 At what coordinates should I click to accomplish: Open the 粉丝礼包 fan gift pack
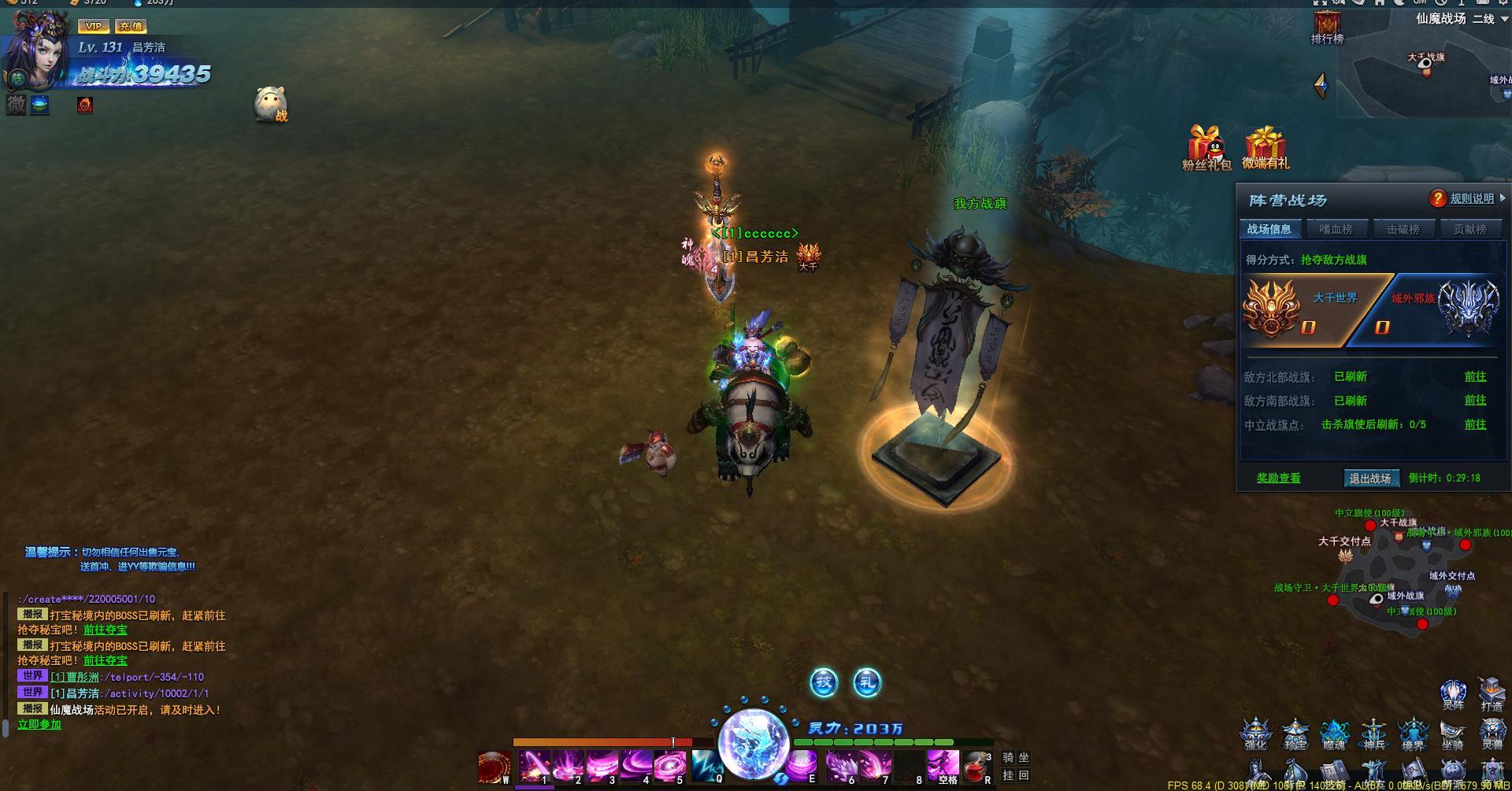tap(1206, 147)
